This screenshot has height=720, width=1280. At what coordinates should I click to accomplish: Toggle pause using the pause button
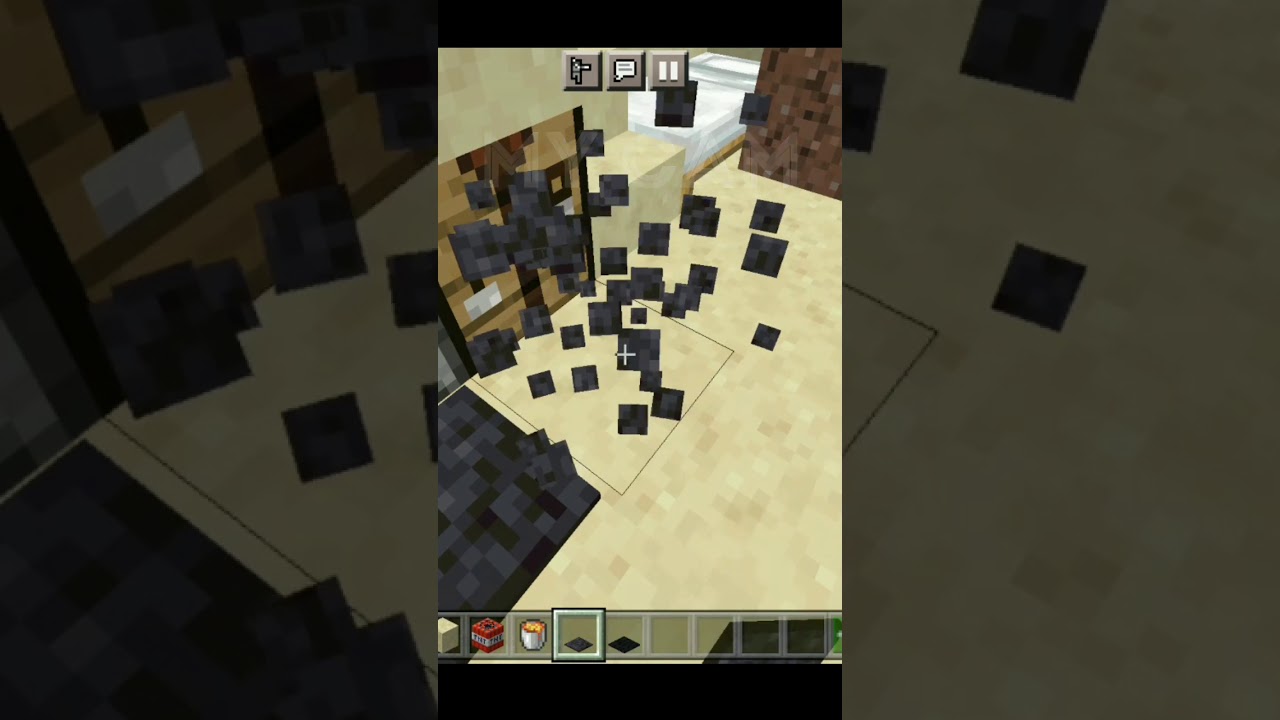(x=669, y=71)
